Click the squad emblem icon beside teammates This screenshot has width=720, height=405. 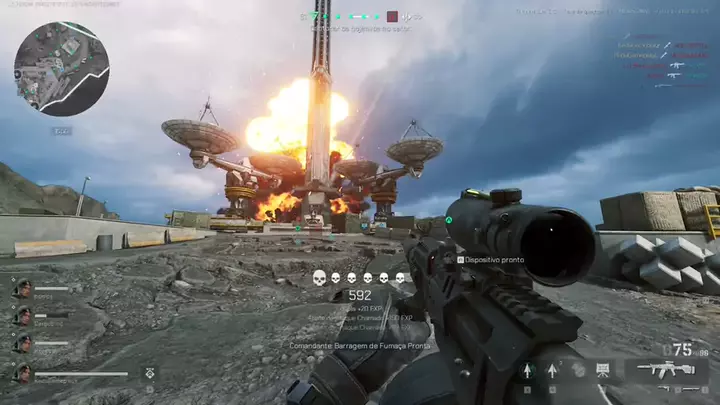[149, 372]
